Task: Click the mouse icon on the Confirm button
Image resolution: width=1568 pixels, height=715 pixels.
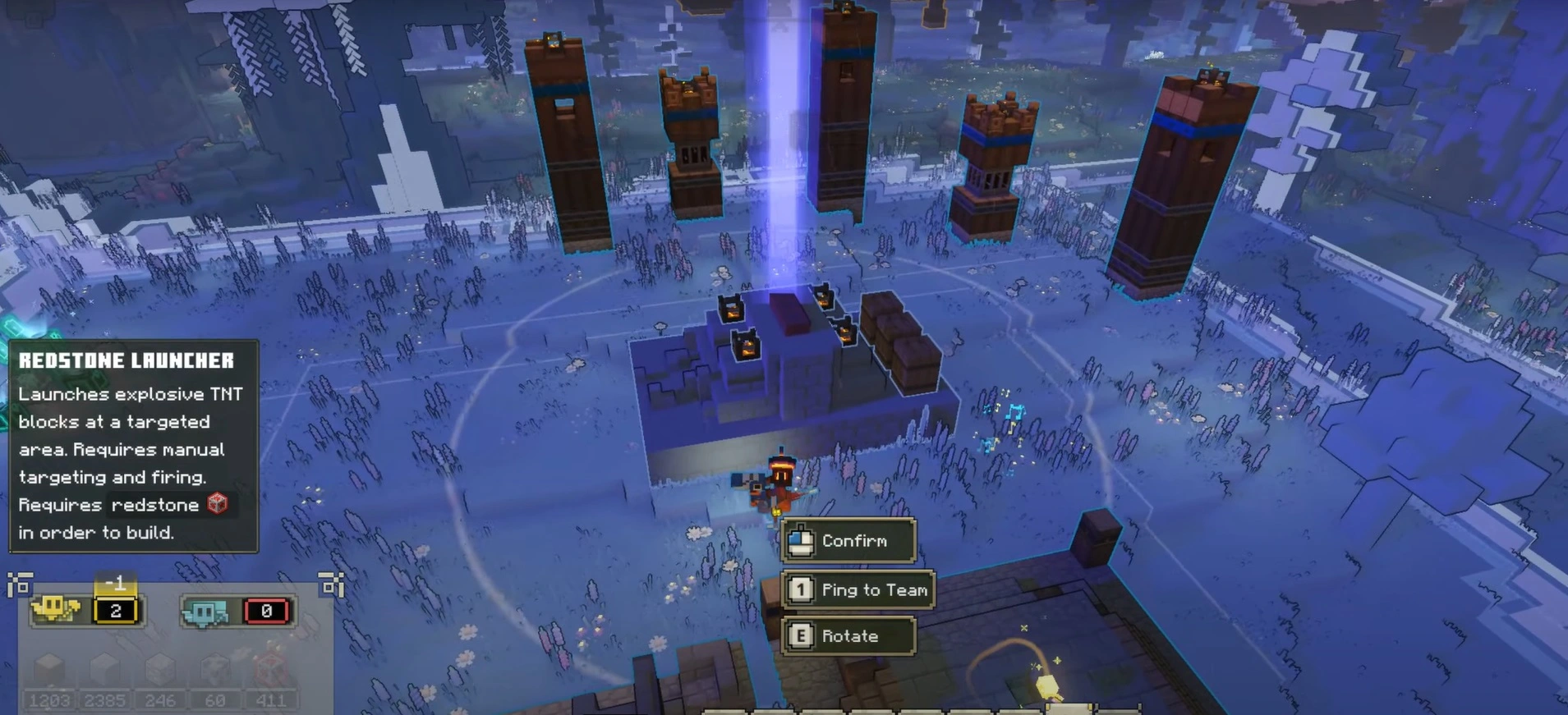Action: coord(801,540)
